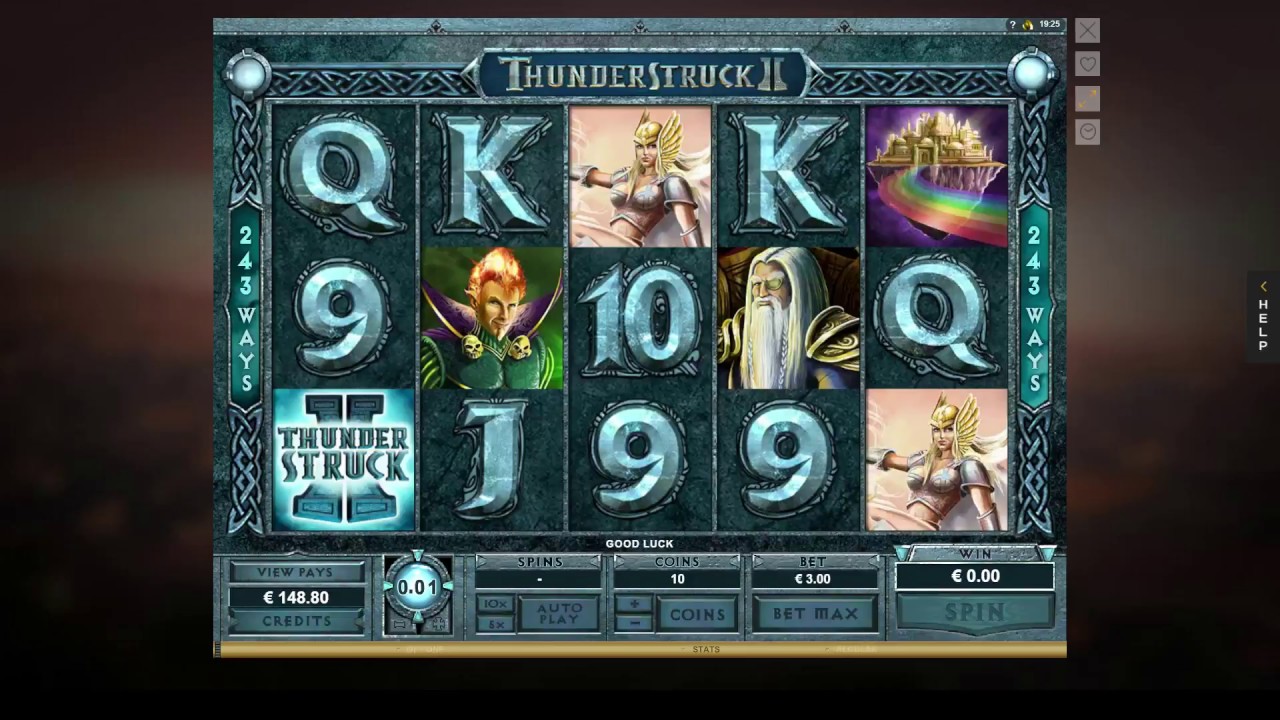1280x720 pixels.
Task: Open the STATS bar
Action: click(x=706, y=650)
